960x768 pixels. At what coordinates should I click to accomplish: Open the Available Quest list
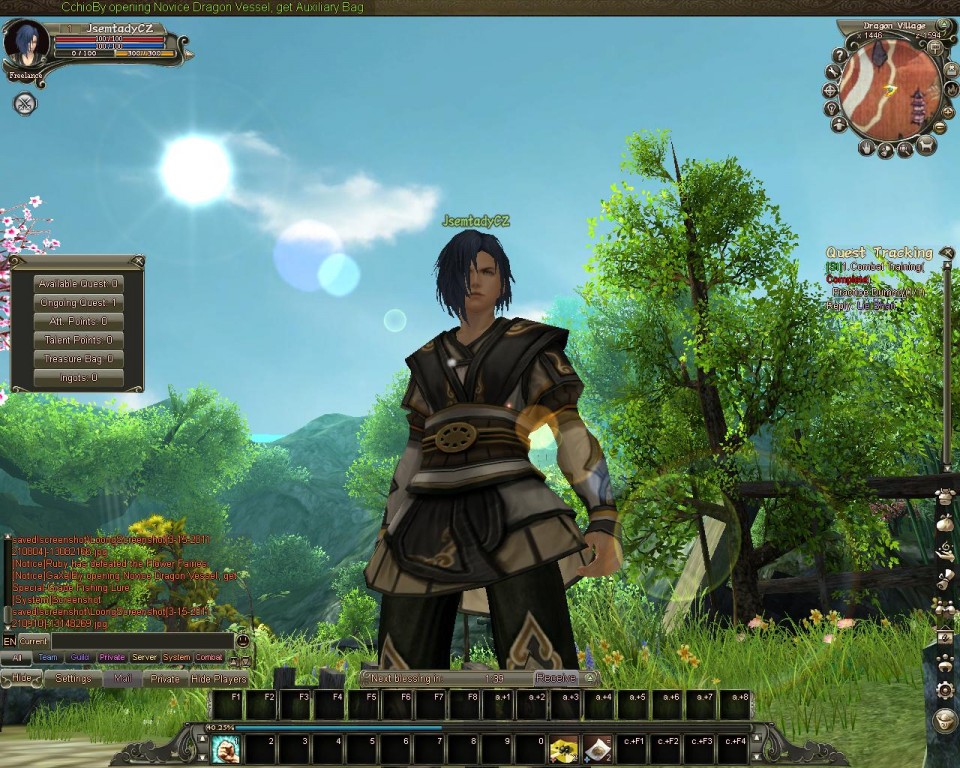pyautogui.click(x=78, y=284)
